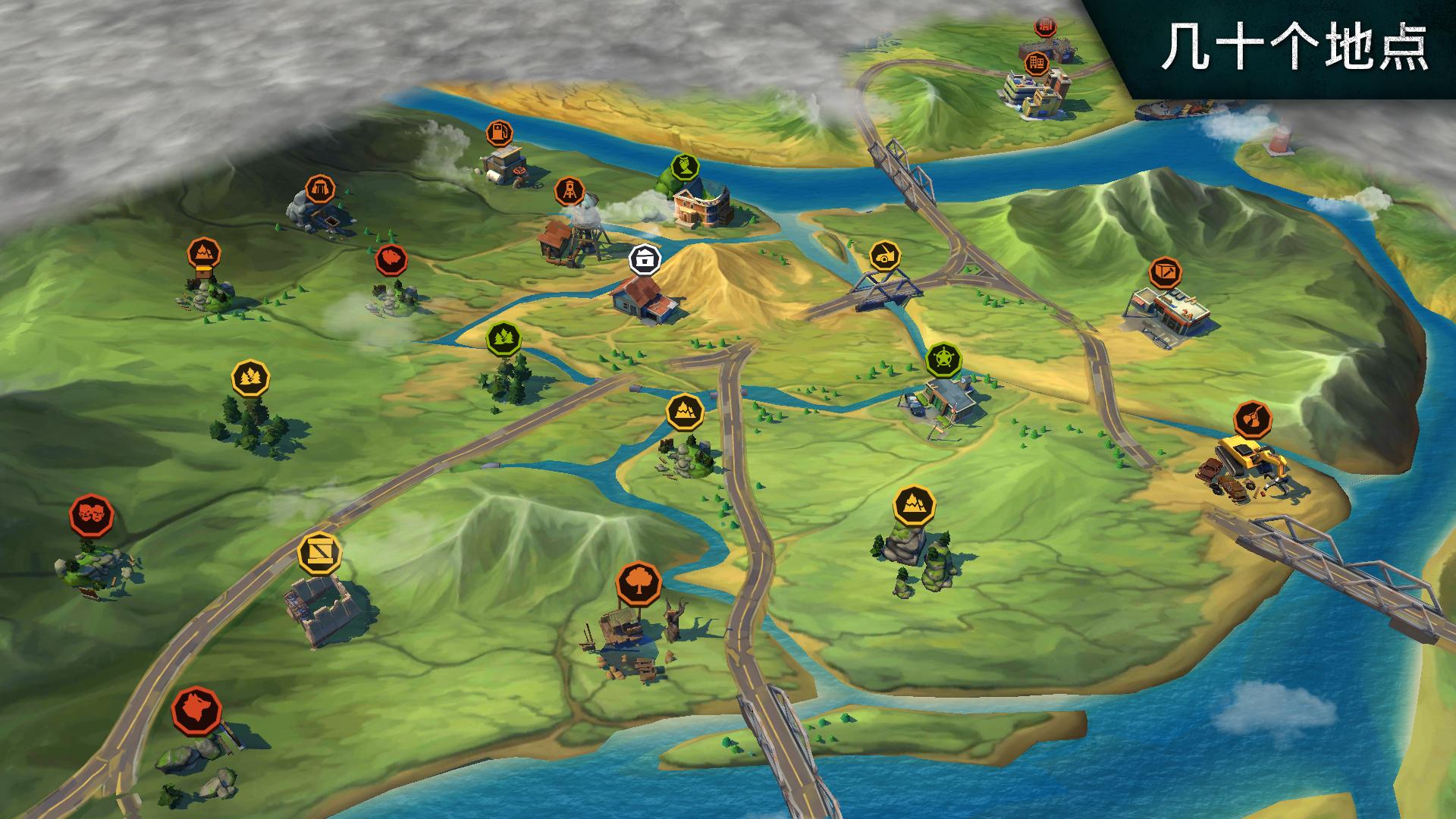Choose the water tower location marker
This screenshot has height=819, width=1456.
(568, 190)
